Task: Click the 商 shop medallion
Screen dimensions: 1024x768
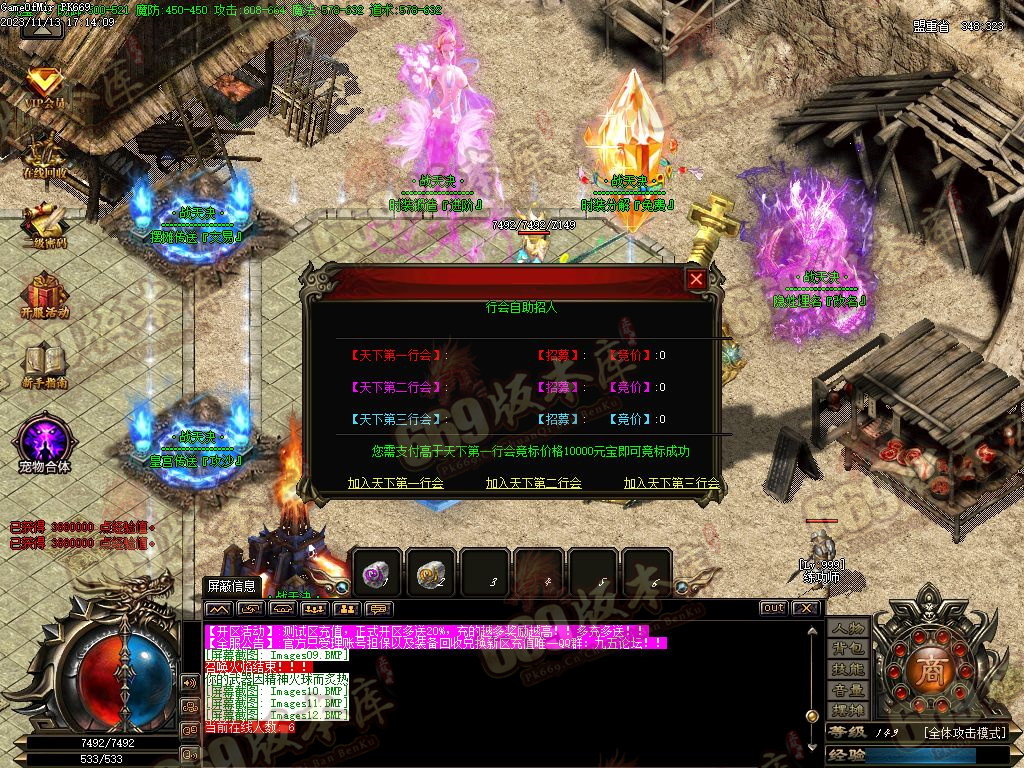Action: click(x=932, y=671)
